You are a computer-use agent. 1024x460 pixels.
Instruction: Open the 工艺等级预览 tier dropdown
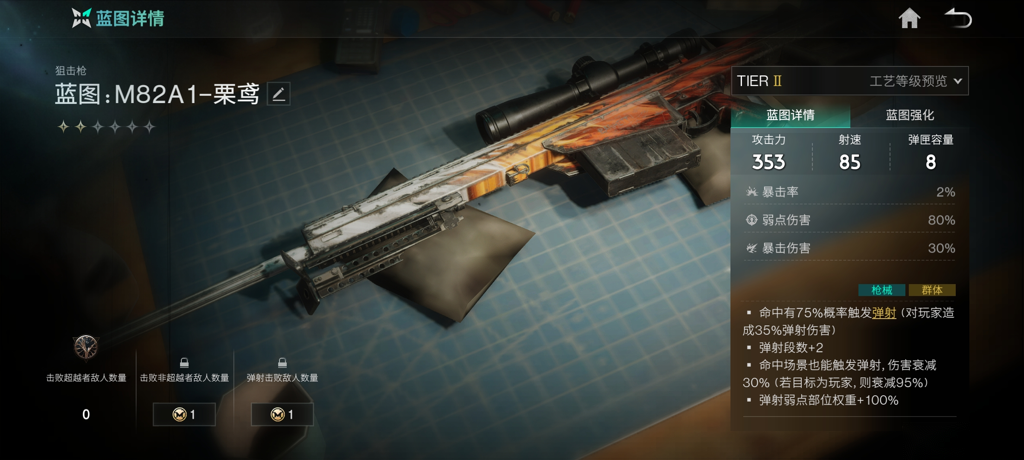[916, 81]
